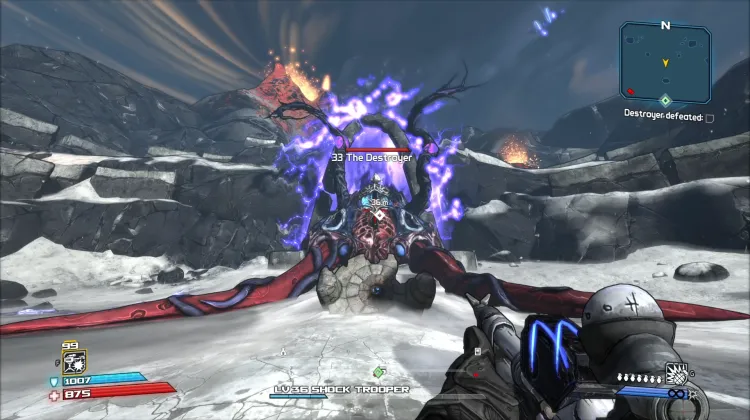
Task: Click the green diamond objective marker on minimap
Action: (x=665, y=99)
